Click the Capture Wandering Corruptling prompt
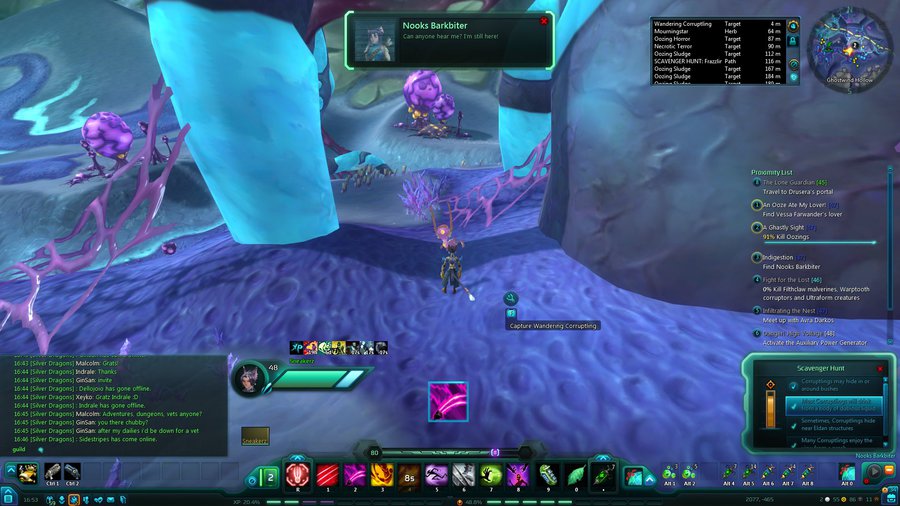The height and width of the screenshot is (506, 900). [552, 326]
